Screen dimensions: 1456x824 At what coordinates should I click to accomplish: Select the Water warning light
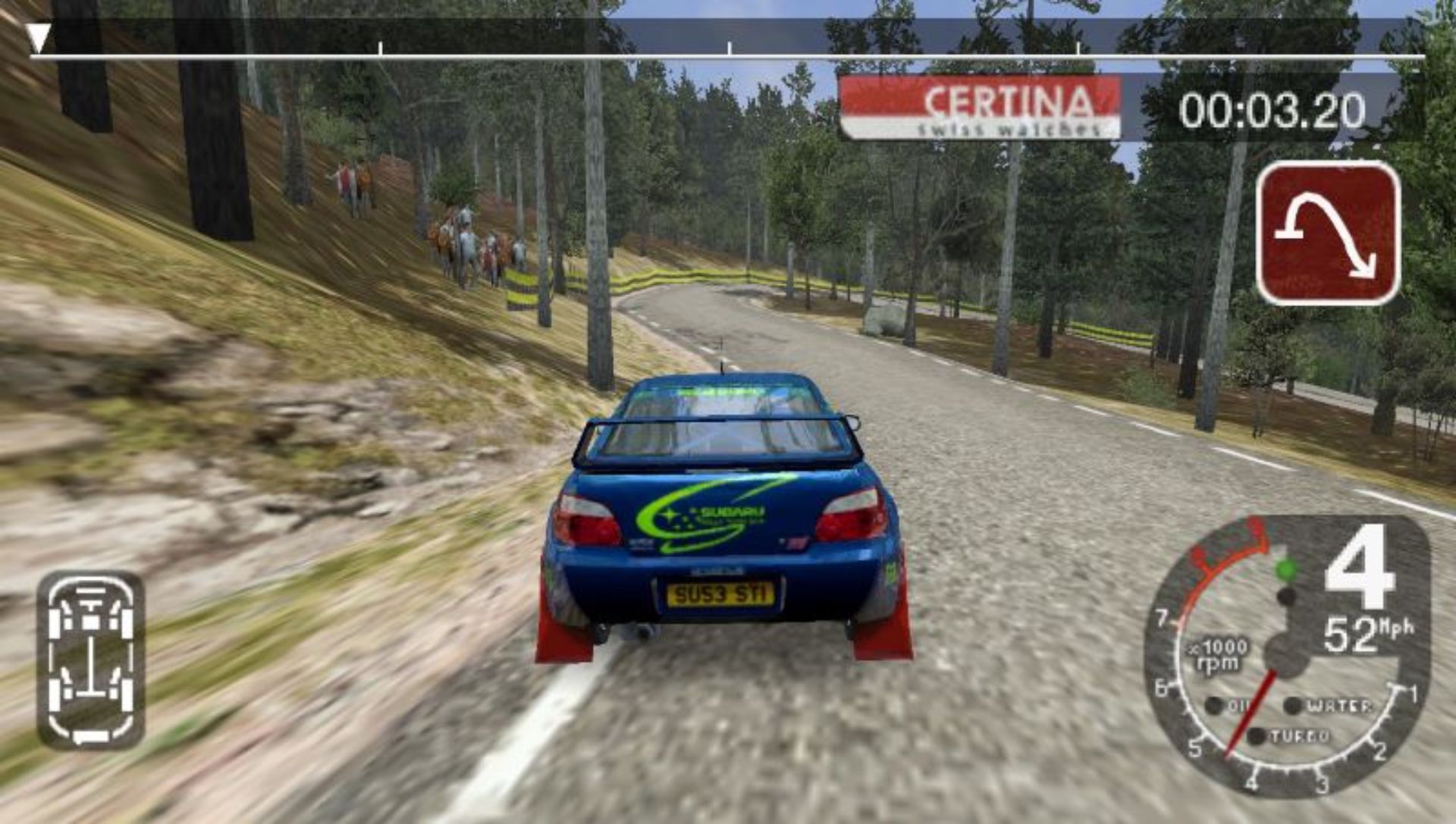[x=1294, y=706]
